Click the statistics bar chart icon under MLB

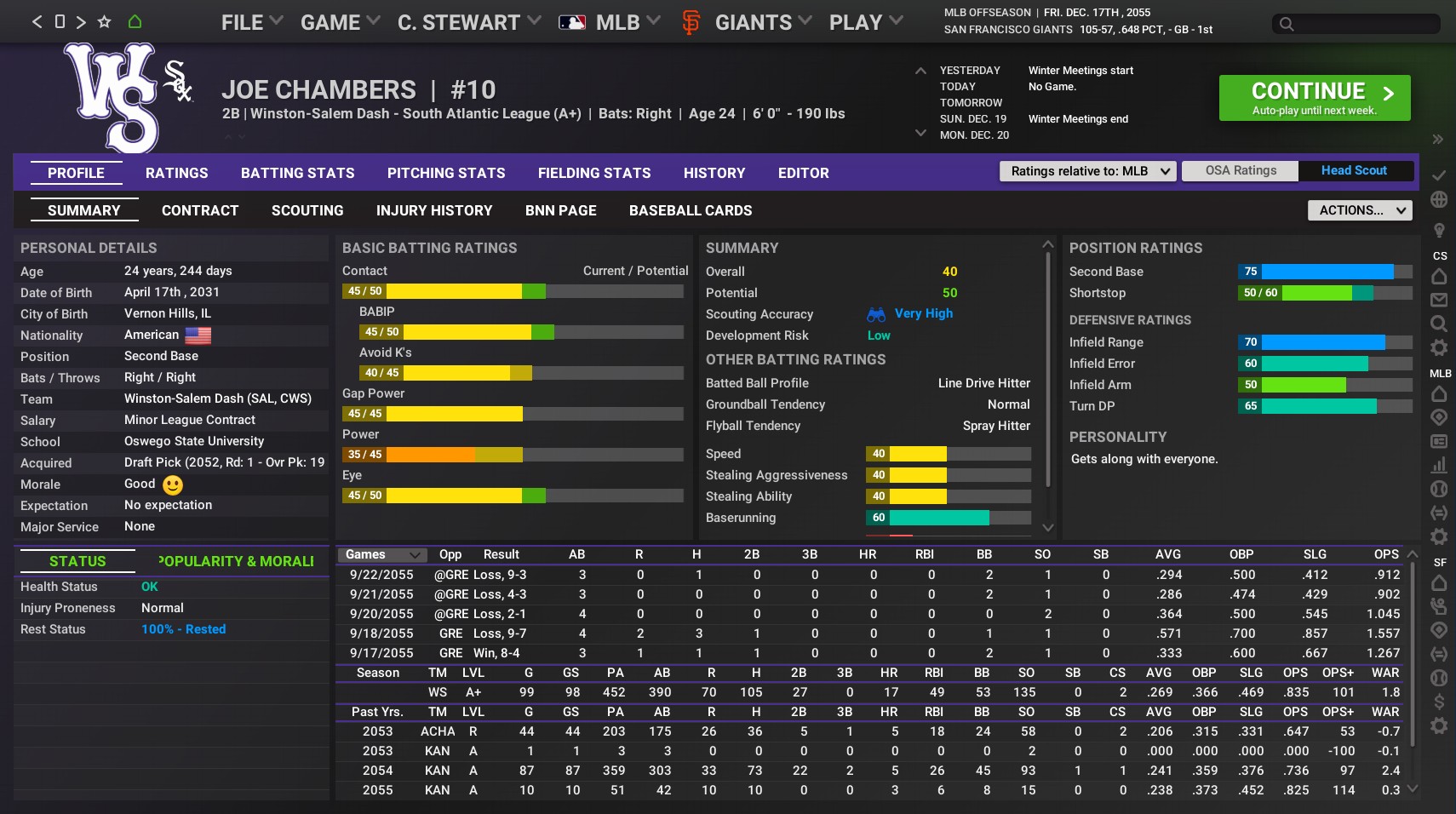coord(1439,465)
